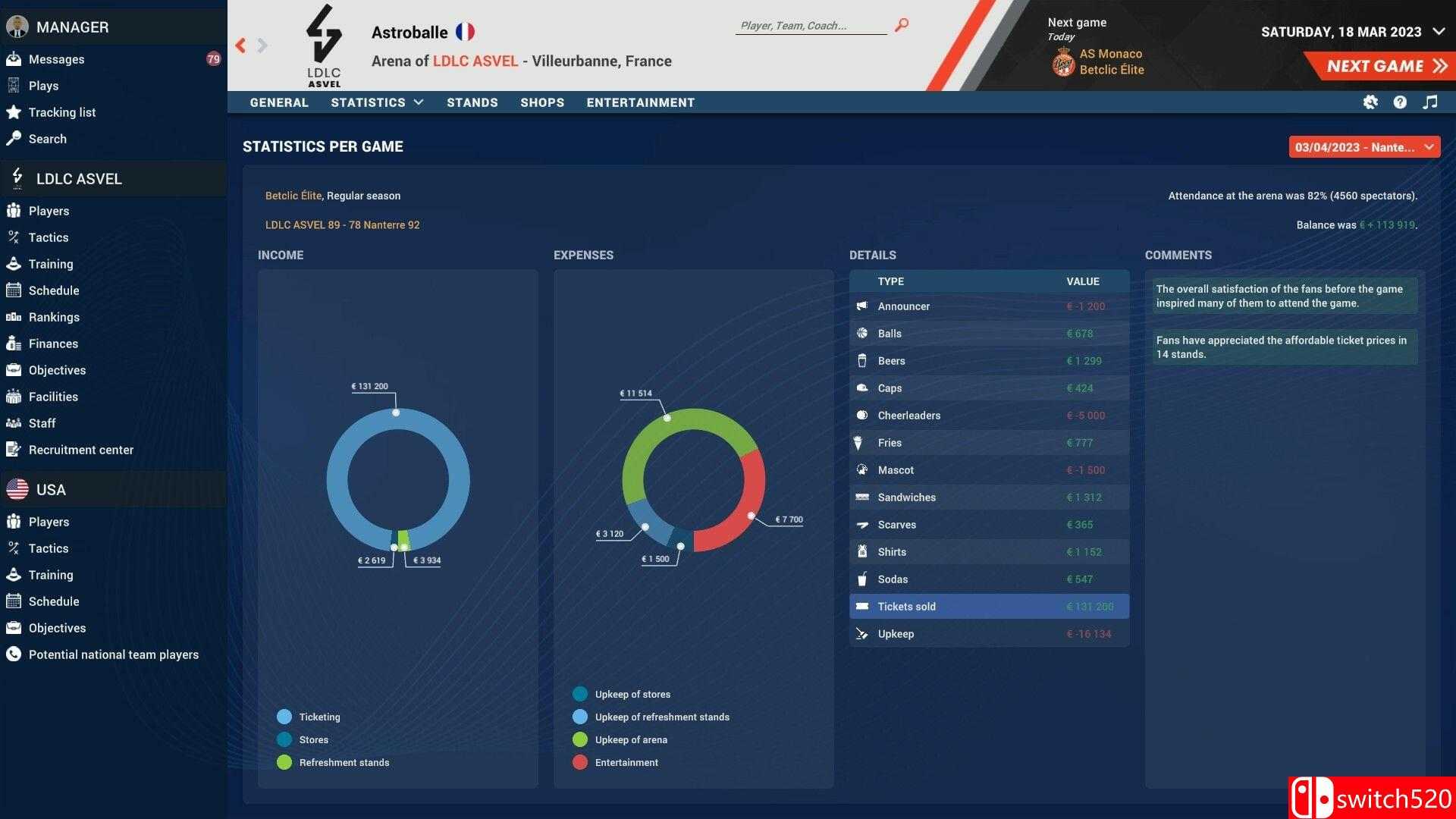Click the player search input field

pyautogui.click(x=810, y=26)
